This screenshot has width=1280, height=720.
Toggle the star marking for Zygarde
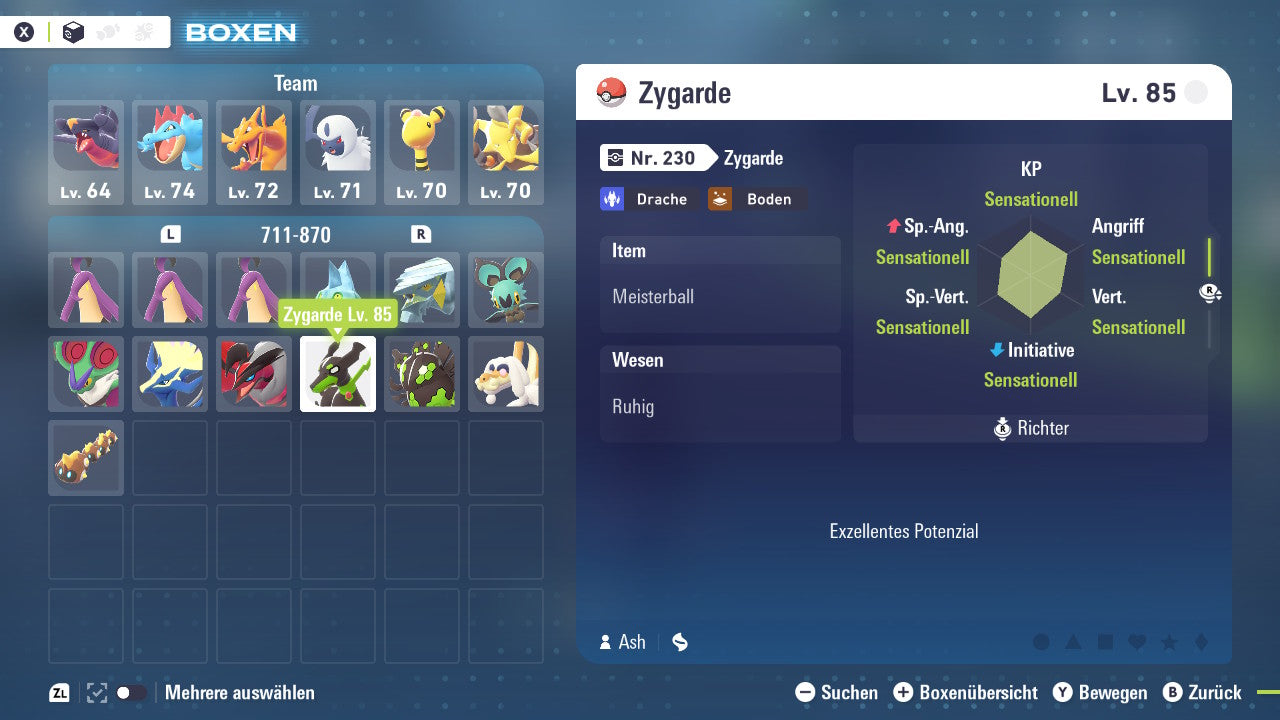[x=1171, y=642]
